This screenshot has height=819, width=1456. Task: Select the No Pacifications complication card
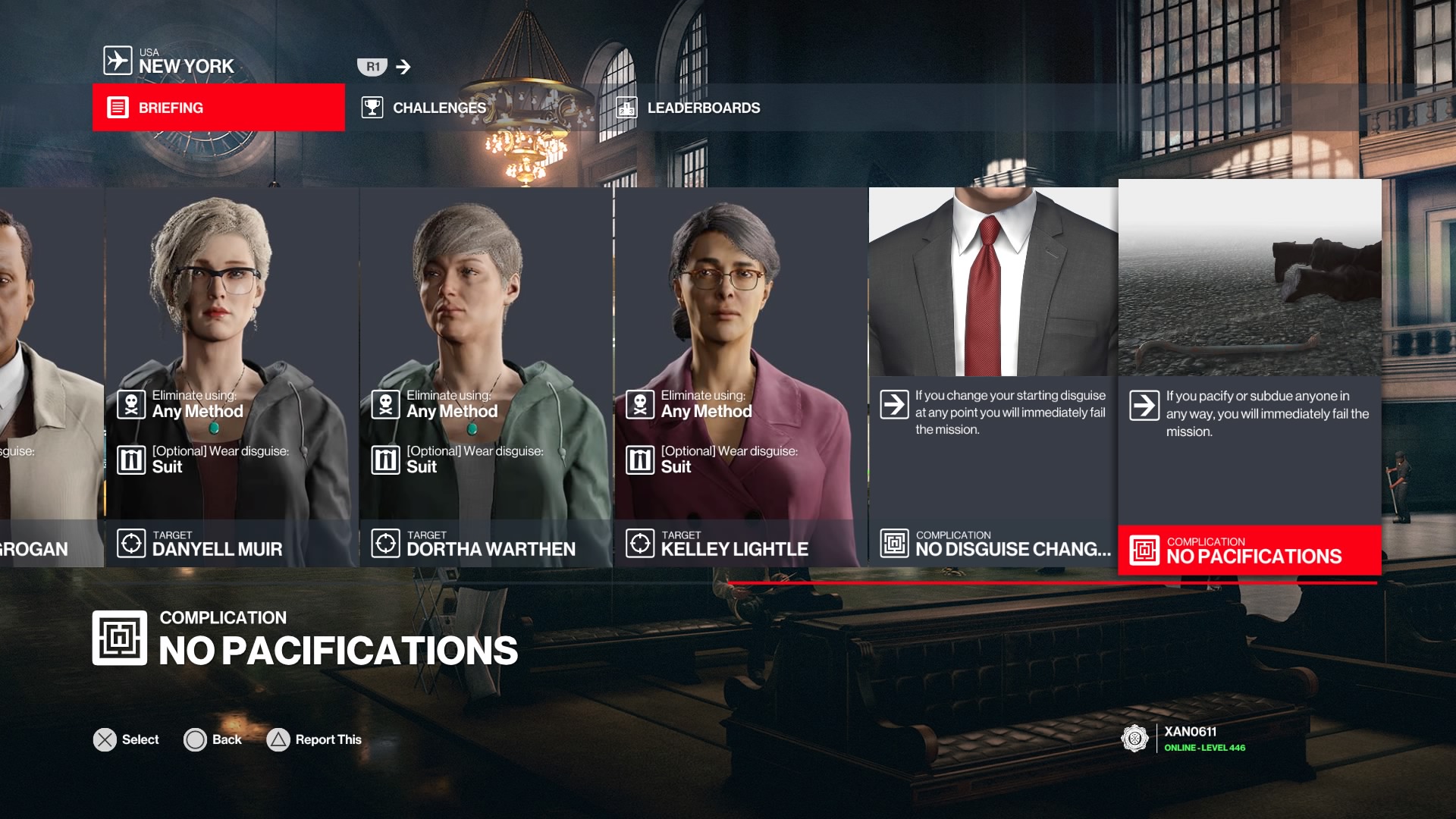[1250, 377]
